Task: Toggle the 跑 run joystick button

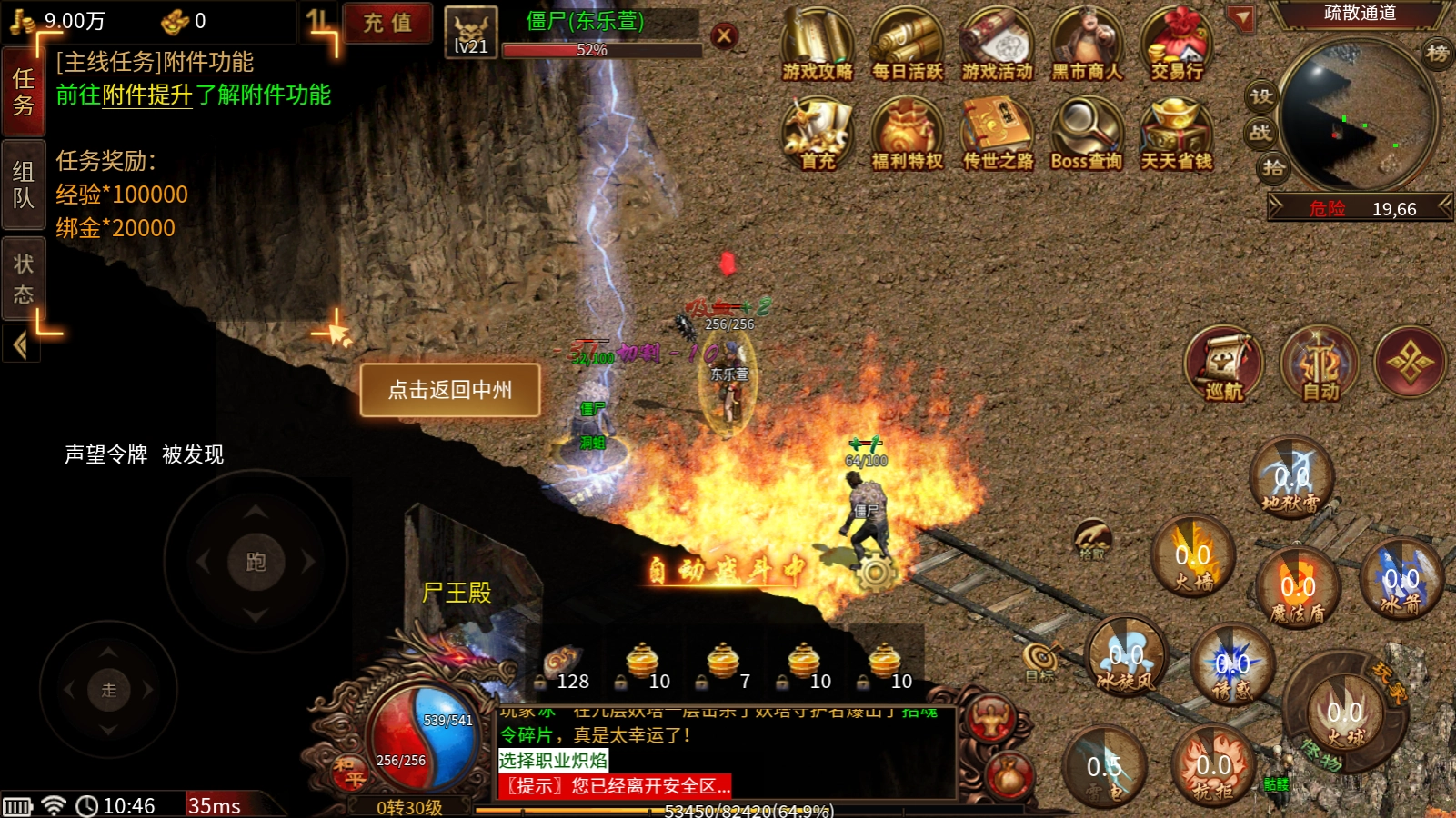Action: [x=256, y=562]
